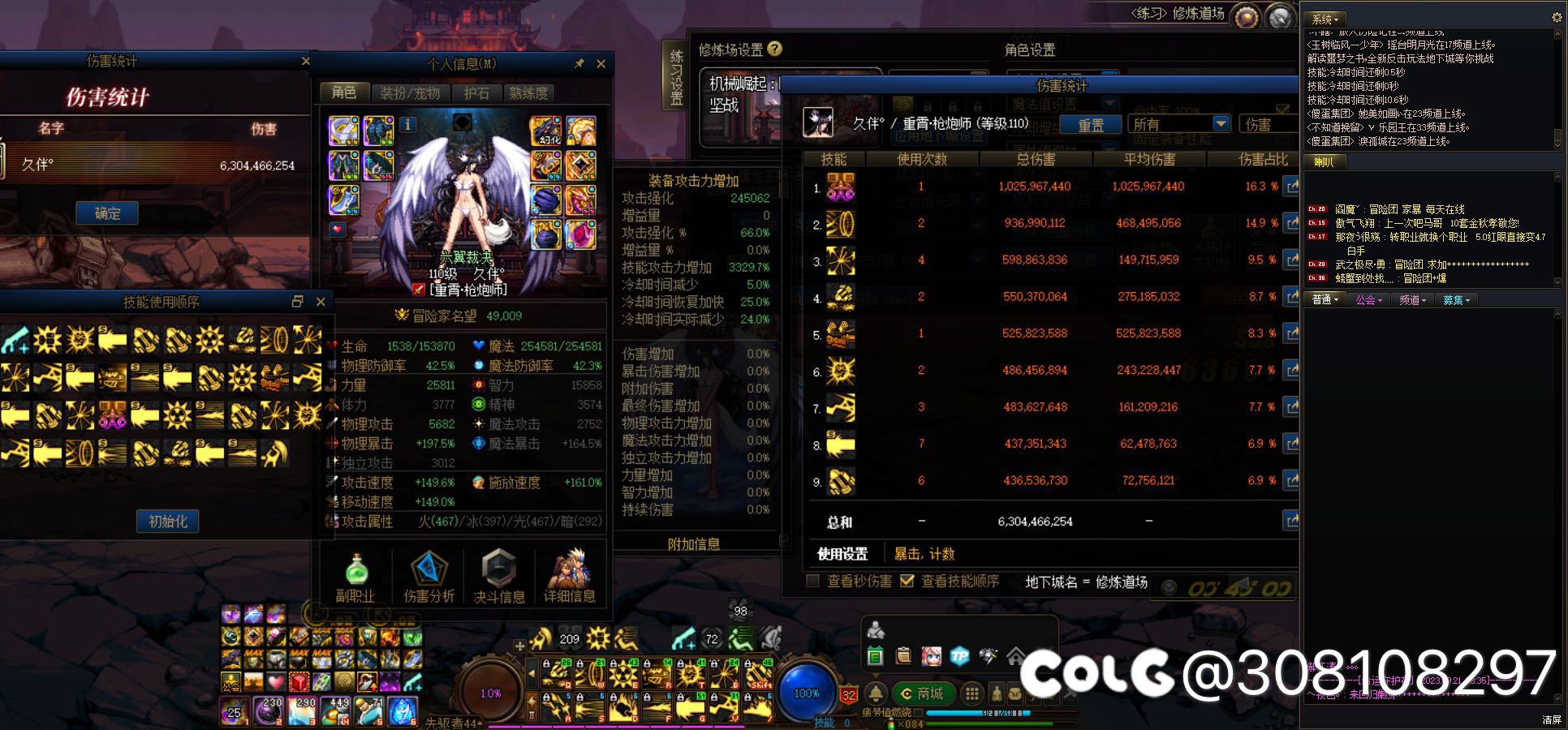Click the 初始化 button in skill order panel
Viewport: 1568px width, 730px height.
(168, 522)
